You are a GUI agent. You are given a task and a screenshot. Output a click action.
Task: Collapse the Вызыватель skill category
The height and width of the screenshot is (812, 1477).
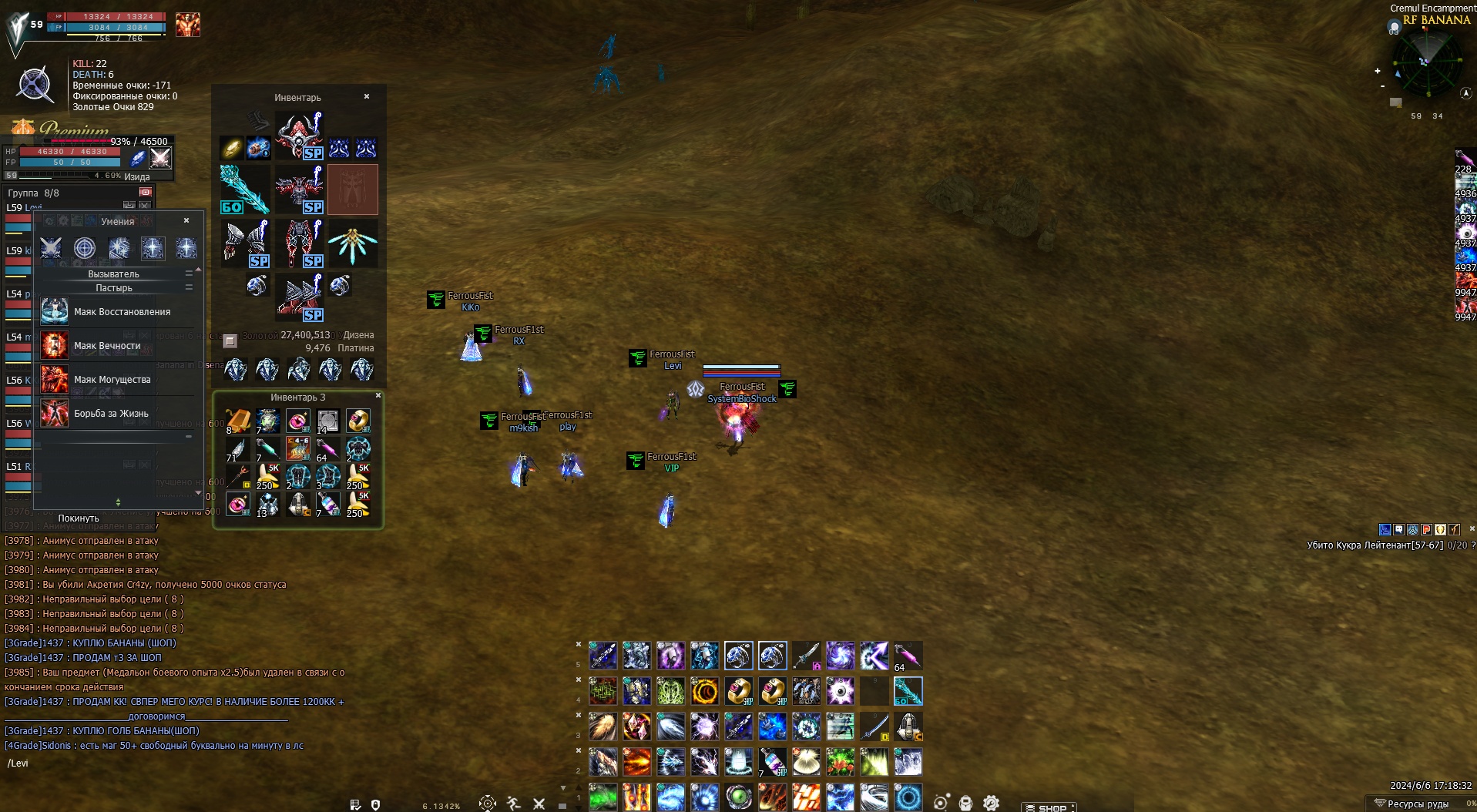tap(189, 273)
